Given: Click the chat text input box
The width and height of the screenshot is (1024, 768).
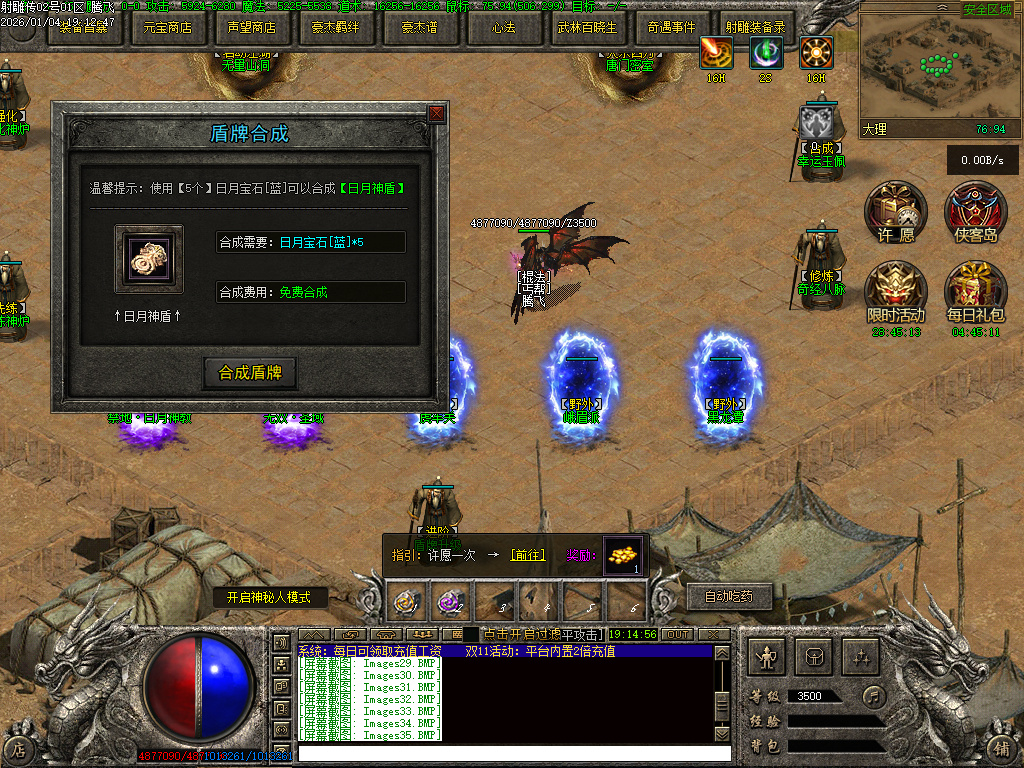Looking at the screenshot, I should pyautogui.click(x=514, y=753).
